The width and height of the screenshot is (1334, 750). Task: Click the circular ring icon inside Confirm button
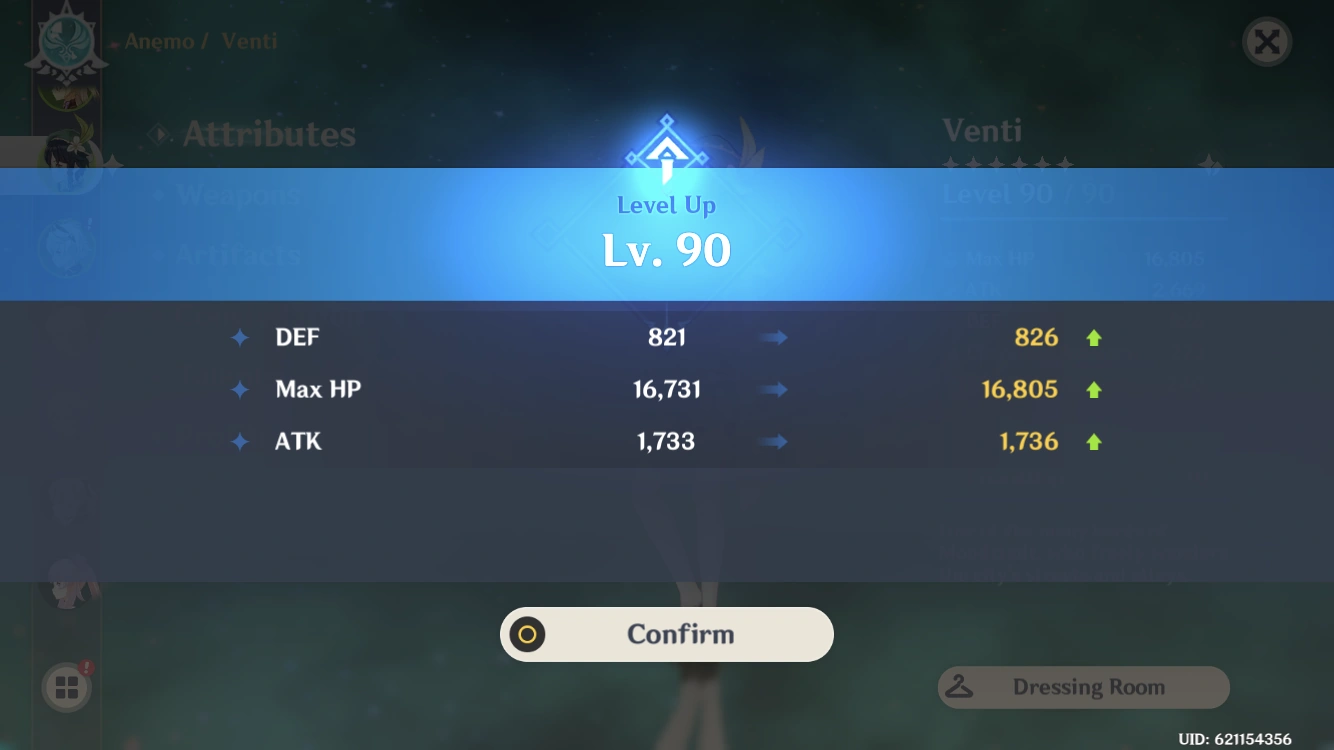point(527,634)
